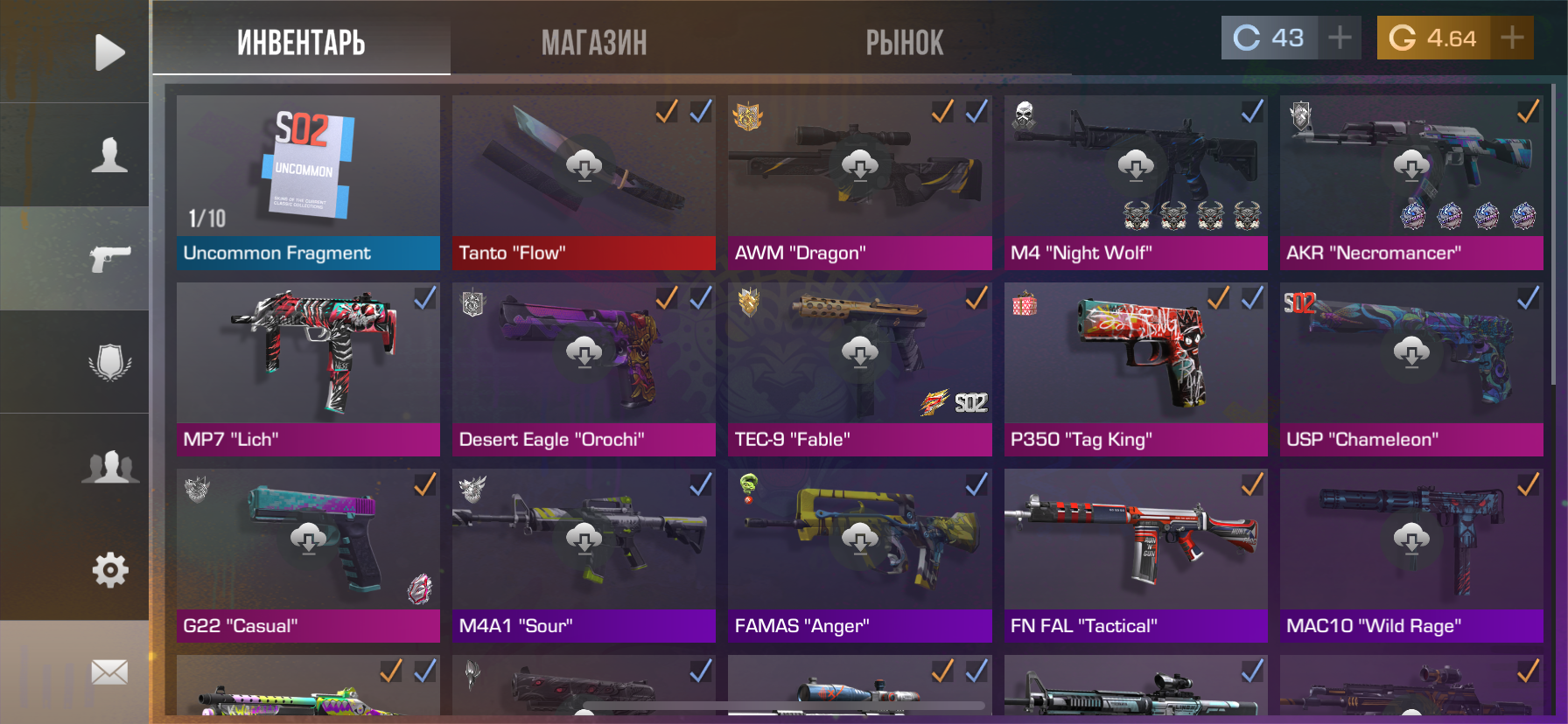Switch to the МАГАЗИН tab
Viewport: 1568px width, 724px height.
(594, 42)
